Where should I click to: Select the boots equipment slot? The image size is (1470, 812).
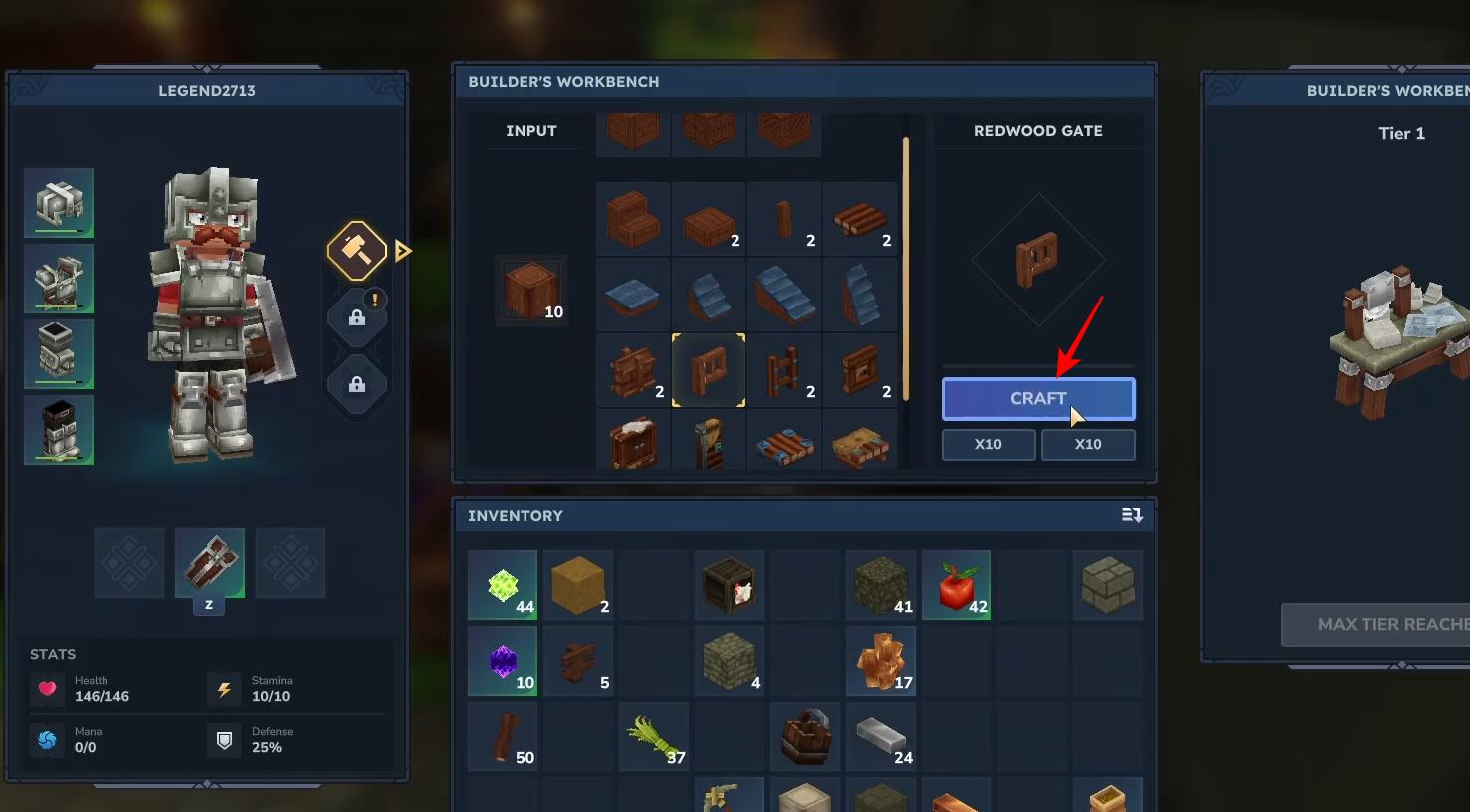59,430
